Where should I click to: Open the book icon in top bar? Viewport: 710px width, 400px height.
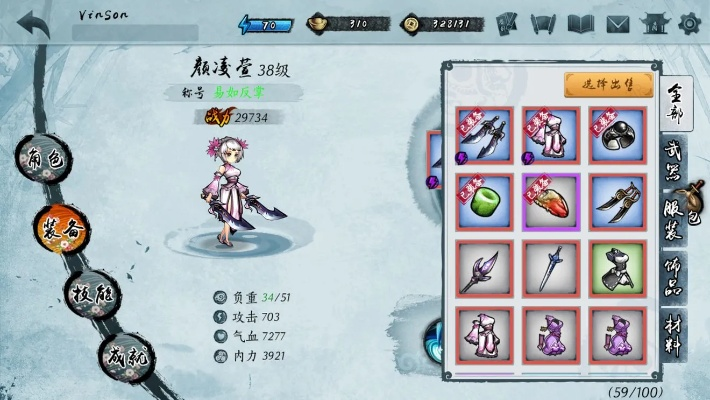point(581,23)
